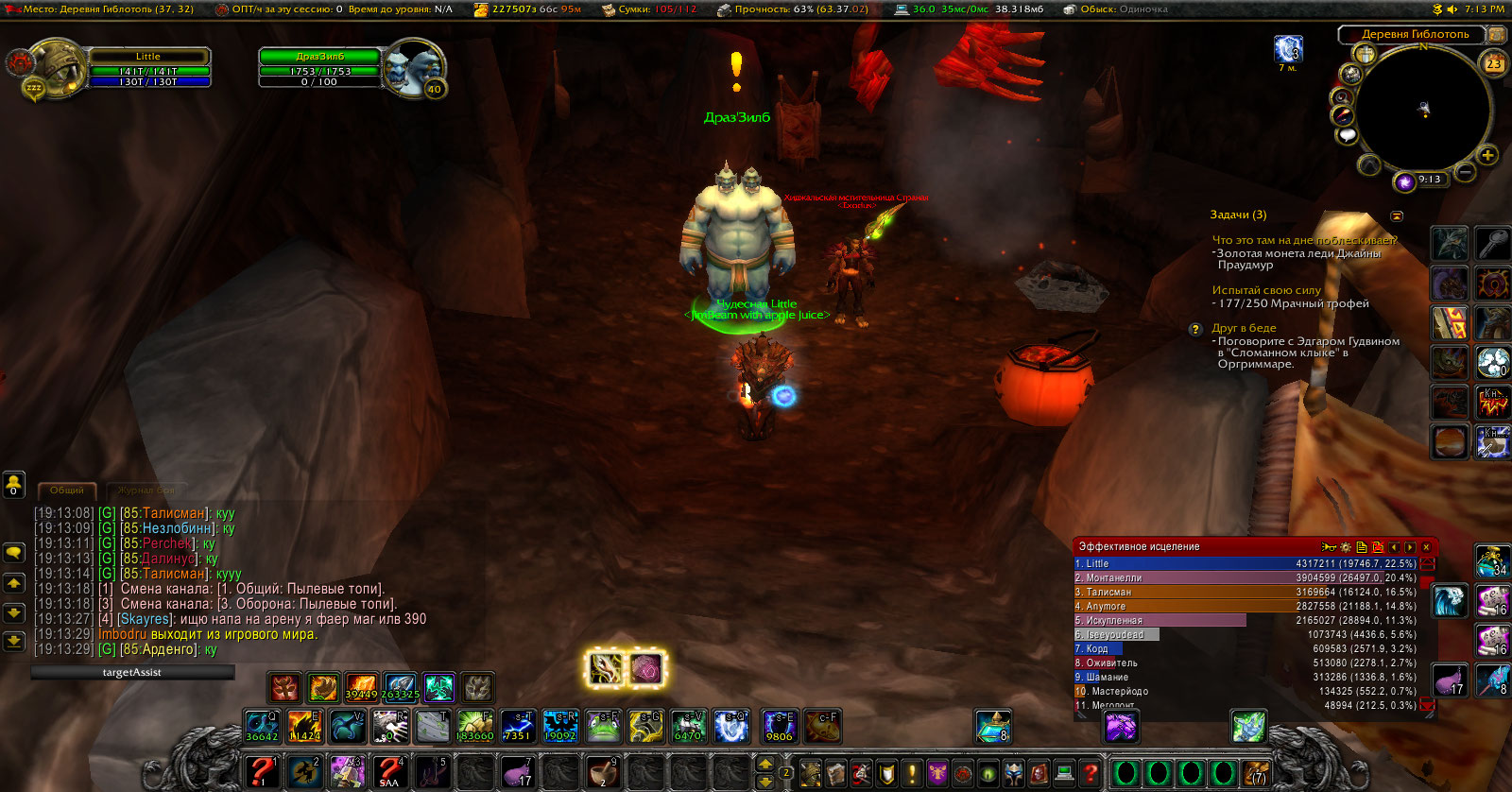The image size is (1512, 792).
Task: Use the mortar and pestle action slot
Action: click(602, 772)
